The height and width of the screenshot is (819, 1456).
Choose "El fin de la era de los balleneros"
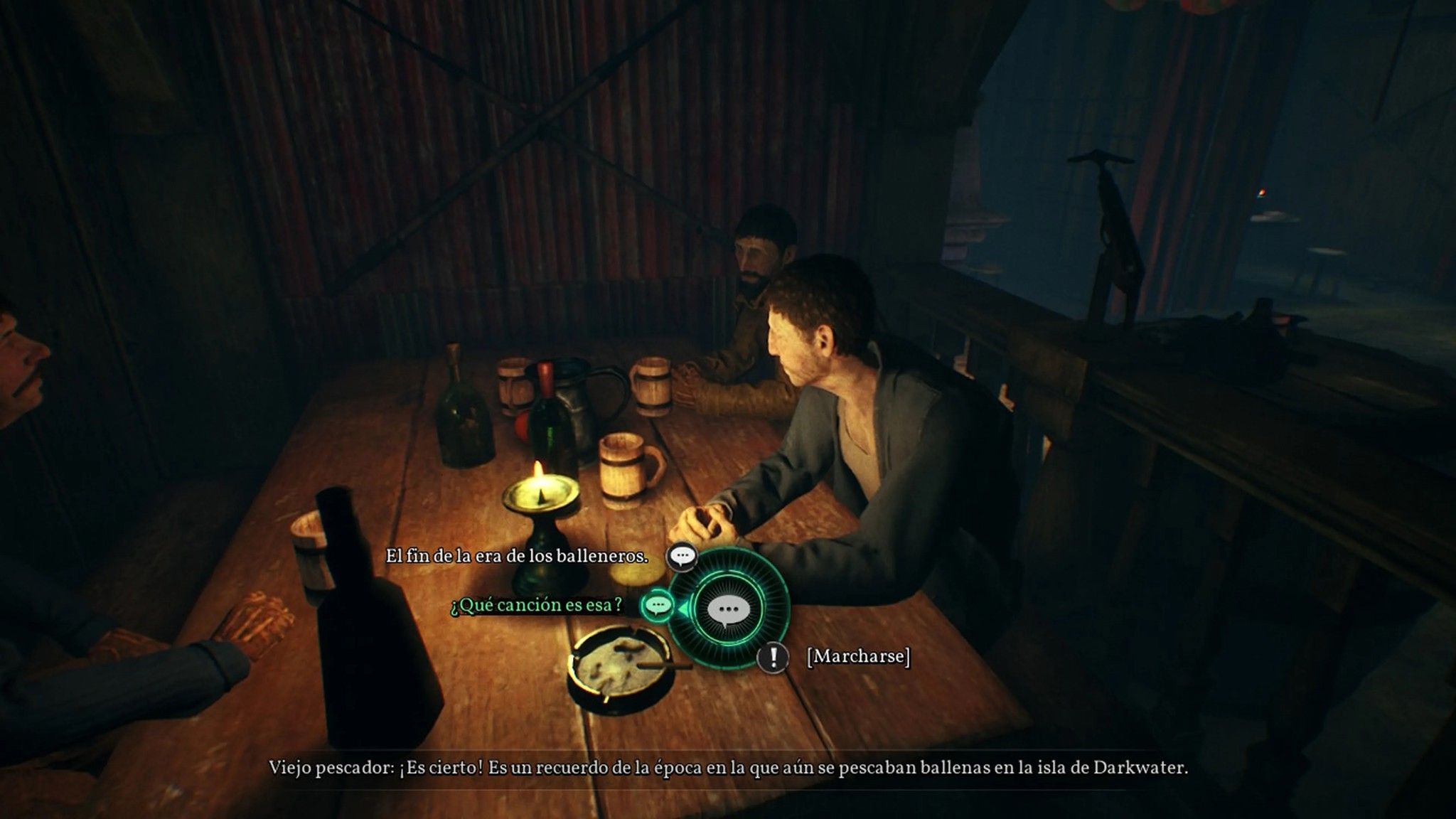coord(517,557)
